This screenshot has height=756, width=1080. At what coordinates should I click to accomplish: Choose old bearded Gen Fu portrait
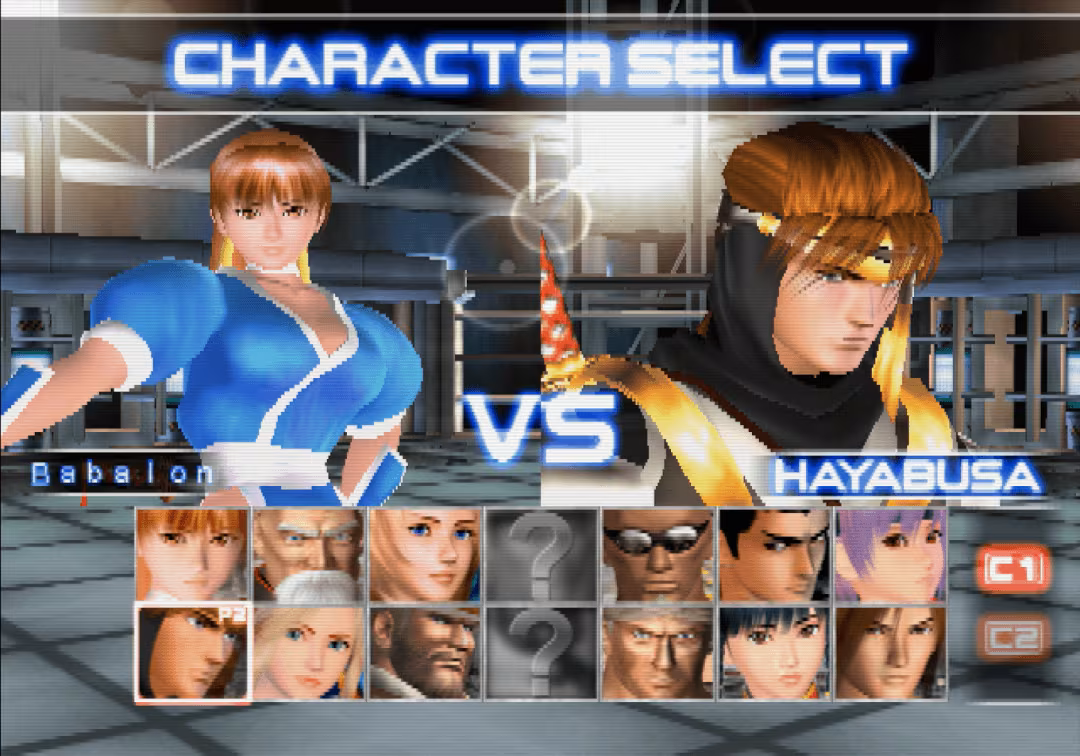(x=308, y=554)
